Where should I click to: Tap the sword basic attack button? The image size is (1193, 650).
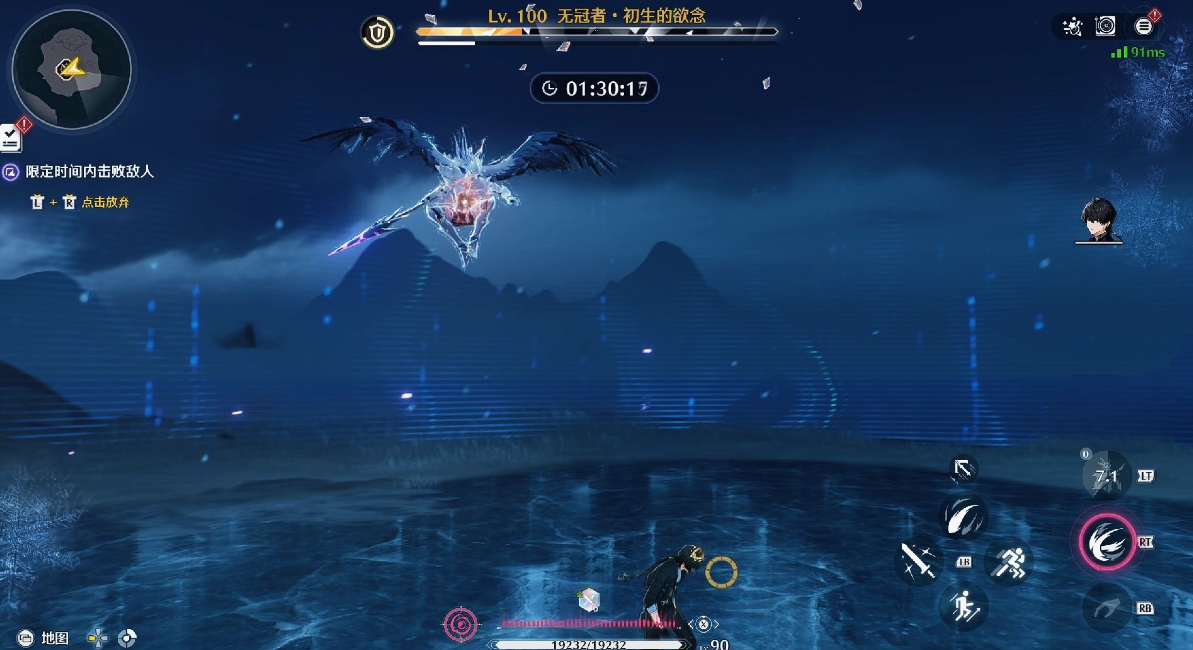[918, 561]
